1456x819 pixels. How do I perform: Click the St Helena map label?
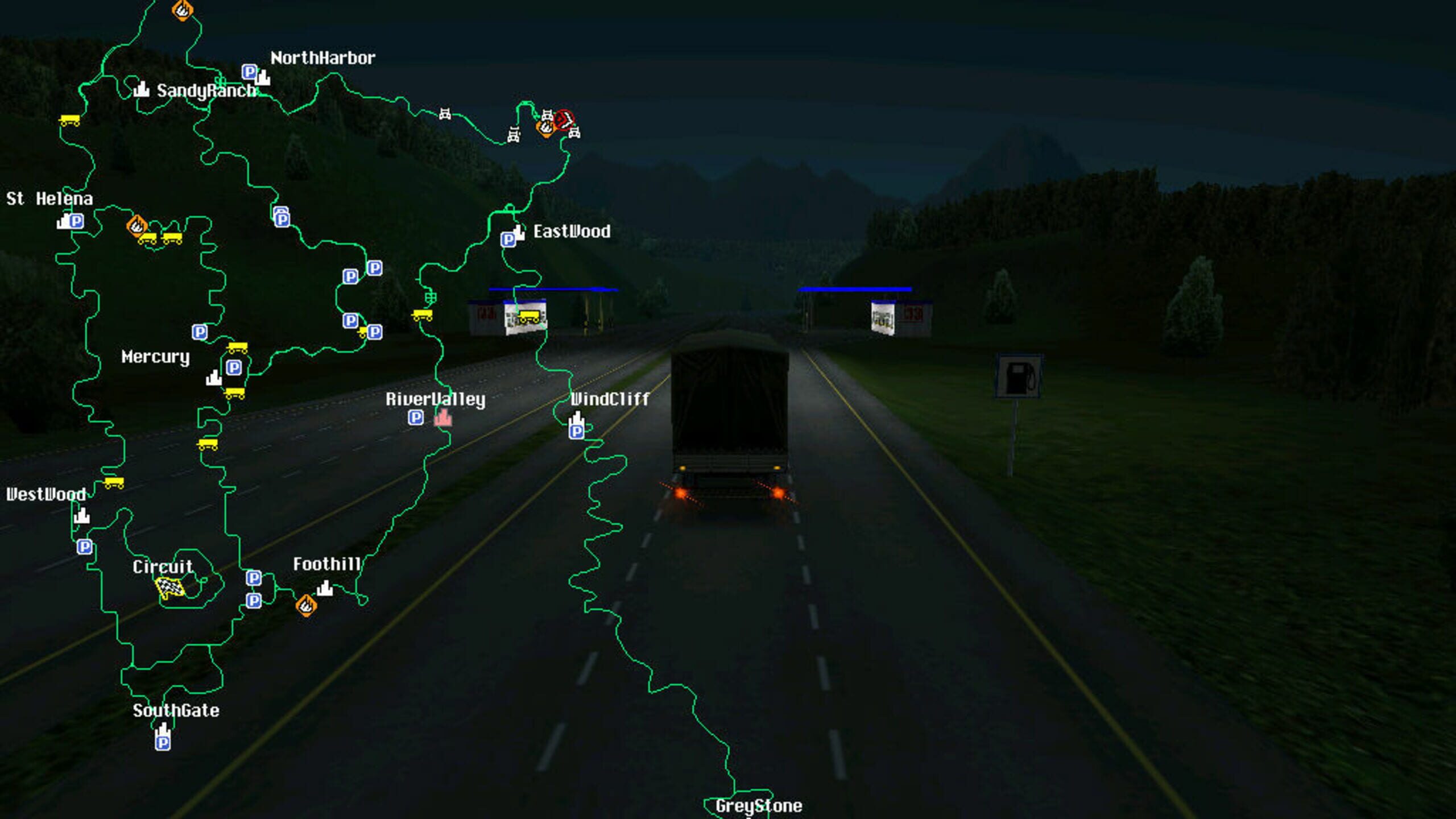coord(49,198)
